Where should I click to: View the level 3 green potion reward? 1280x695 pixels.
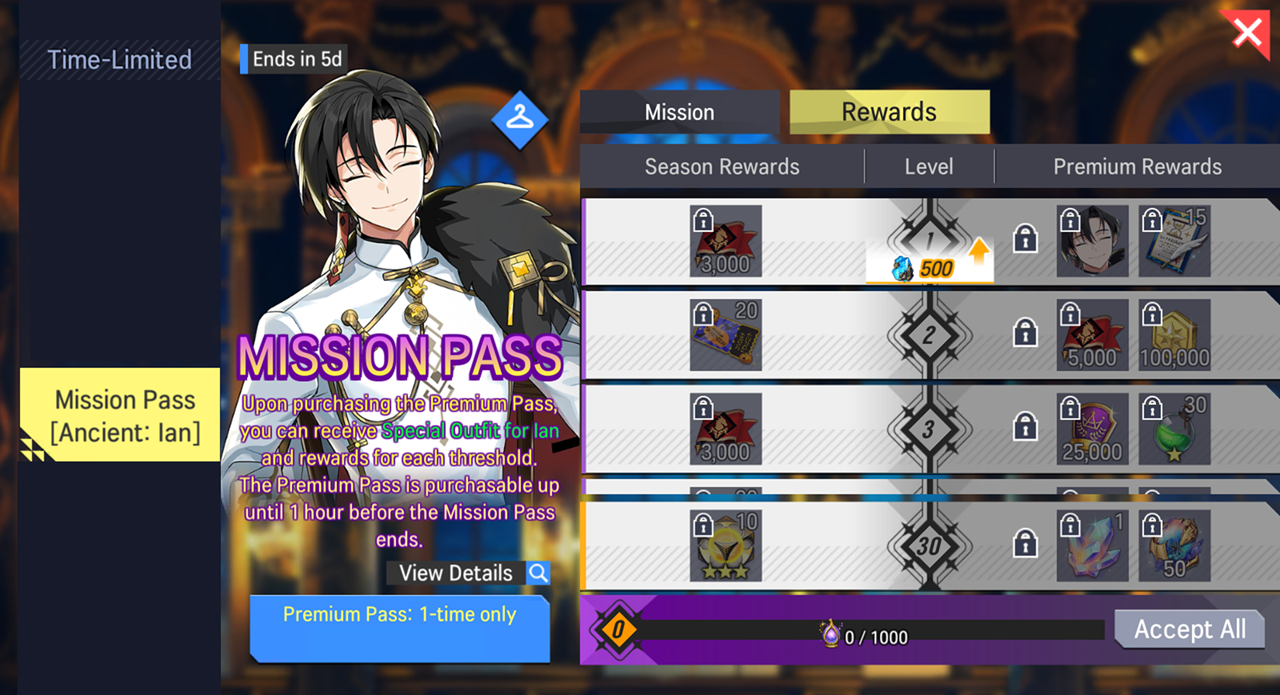[1175, 429]
